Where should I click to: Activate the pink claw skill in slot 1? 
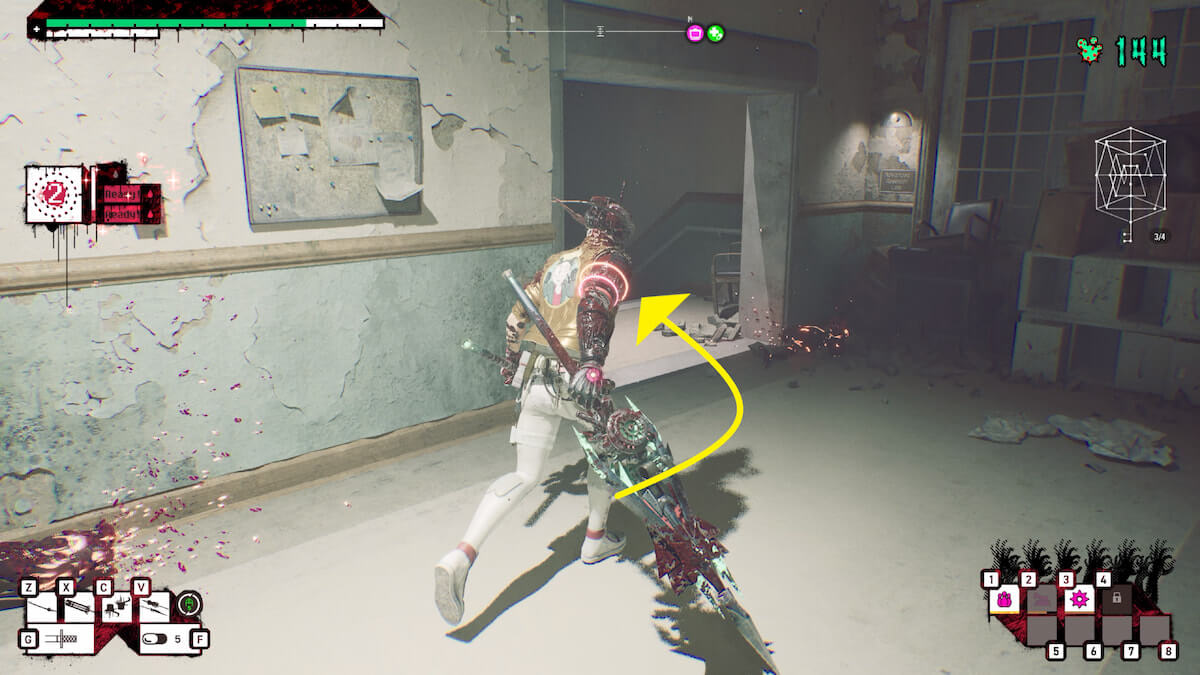[1004, 599]
